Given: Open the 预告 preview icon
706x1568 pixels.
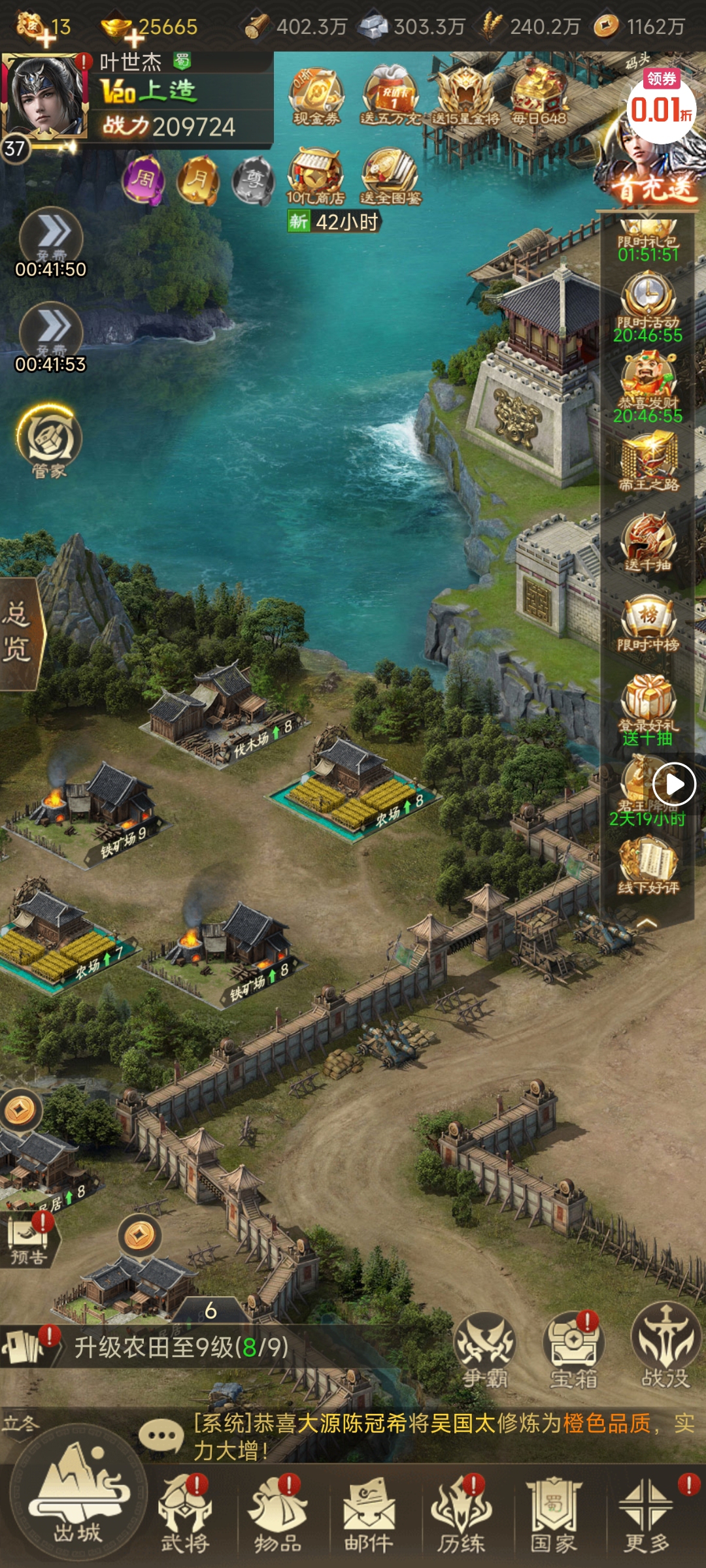Looking at the screenshot, I should (x=27, y=1239).
